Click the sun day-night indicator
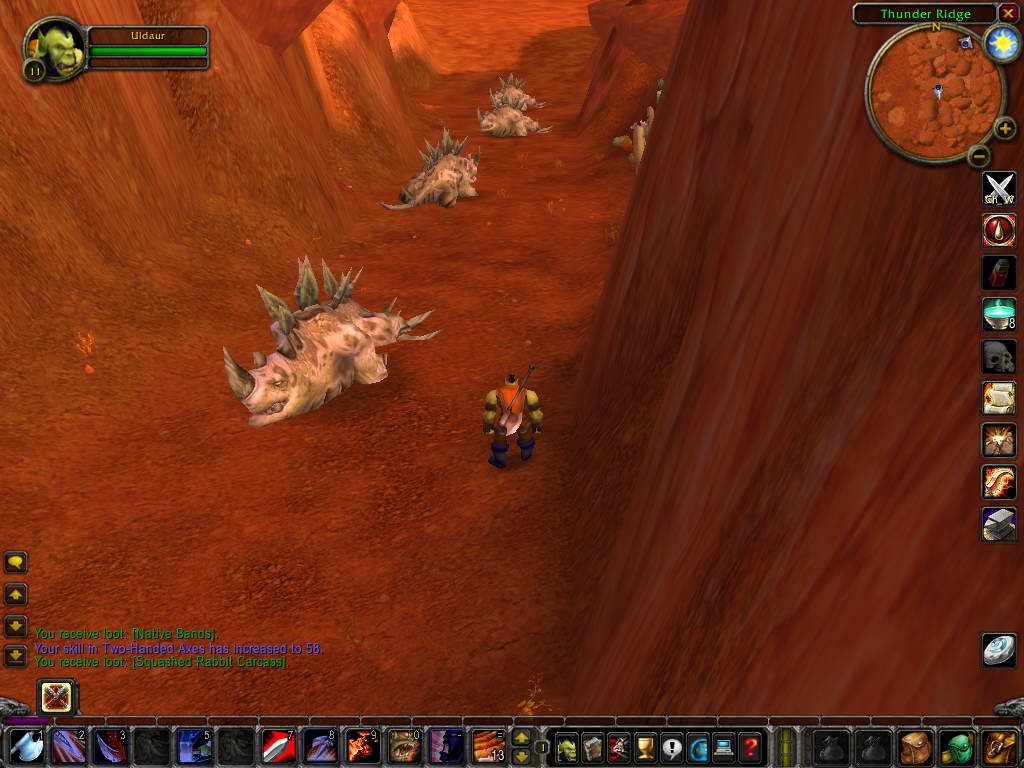 [x=1000, y=43]
